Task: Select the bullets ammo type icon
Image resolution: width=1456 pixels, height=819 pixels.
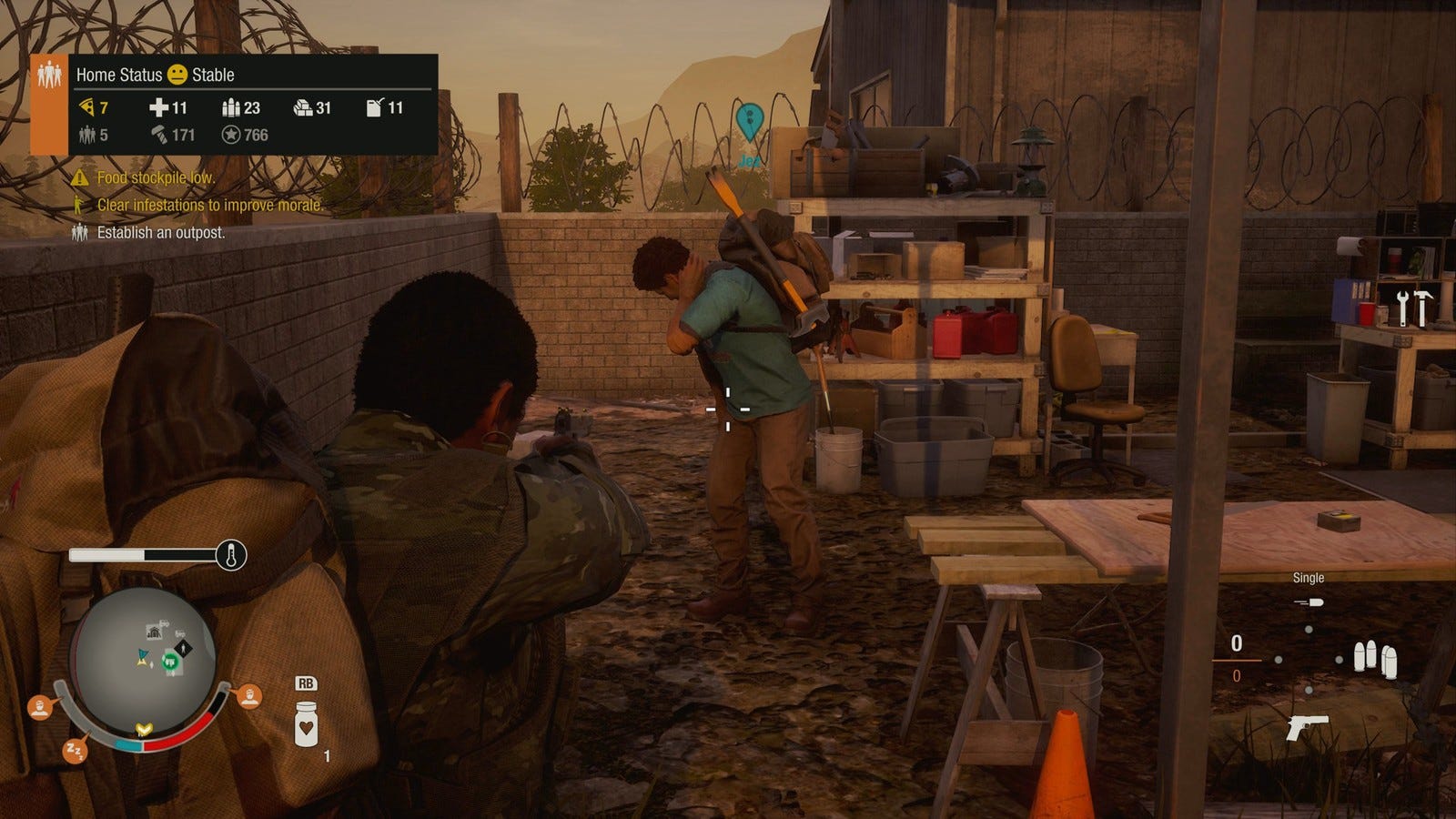Action: (1374, 658)
